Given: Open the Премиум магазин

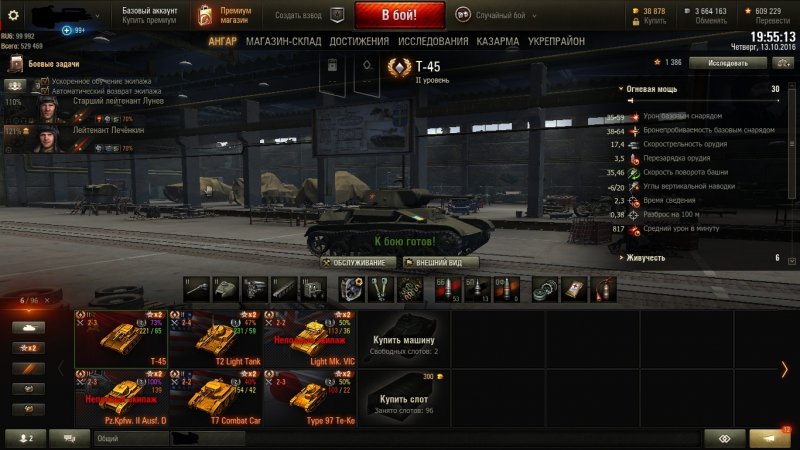Looking at the screenshot, I should pyautogui.click(x=230, y=15).
